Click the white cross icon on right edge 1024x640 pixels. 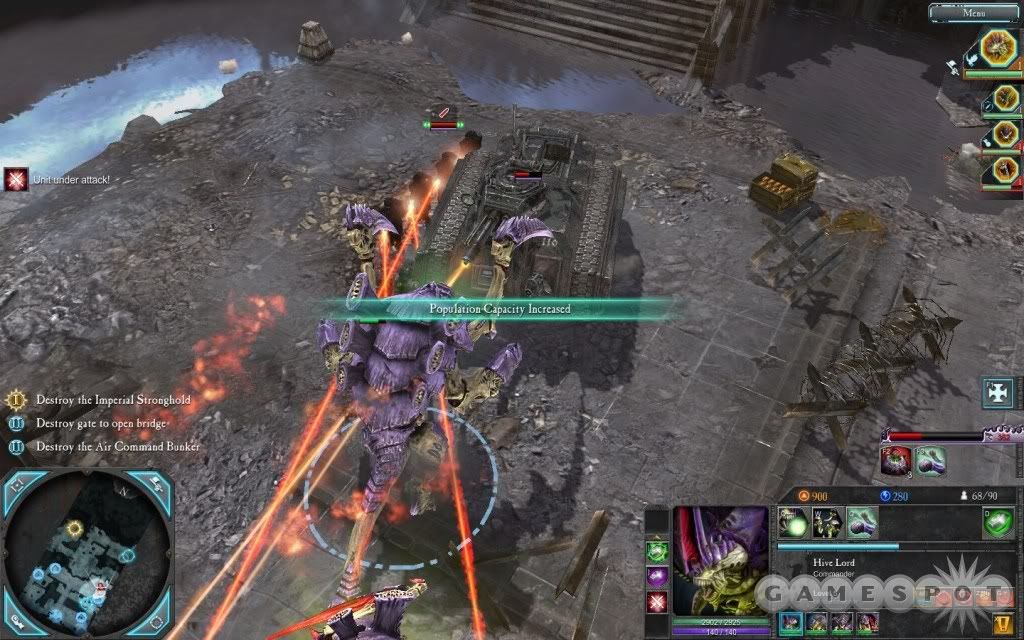pos(1000,391)
